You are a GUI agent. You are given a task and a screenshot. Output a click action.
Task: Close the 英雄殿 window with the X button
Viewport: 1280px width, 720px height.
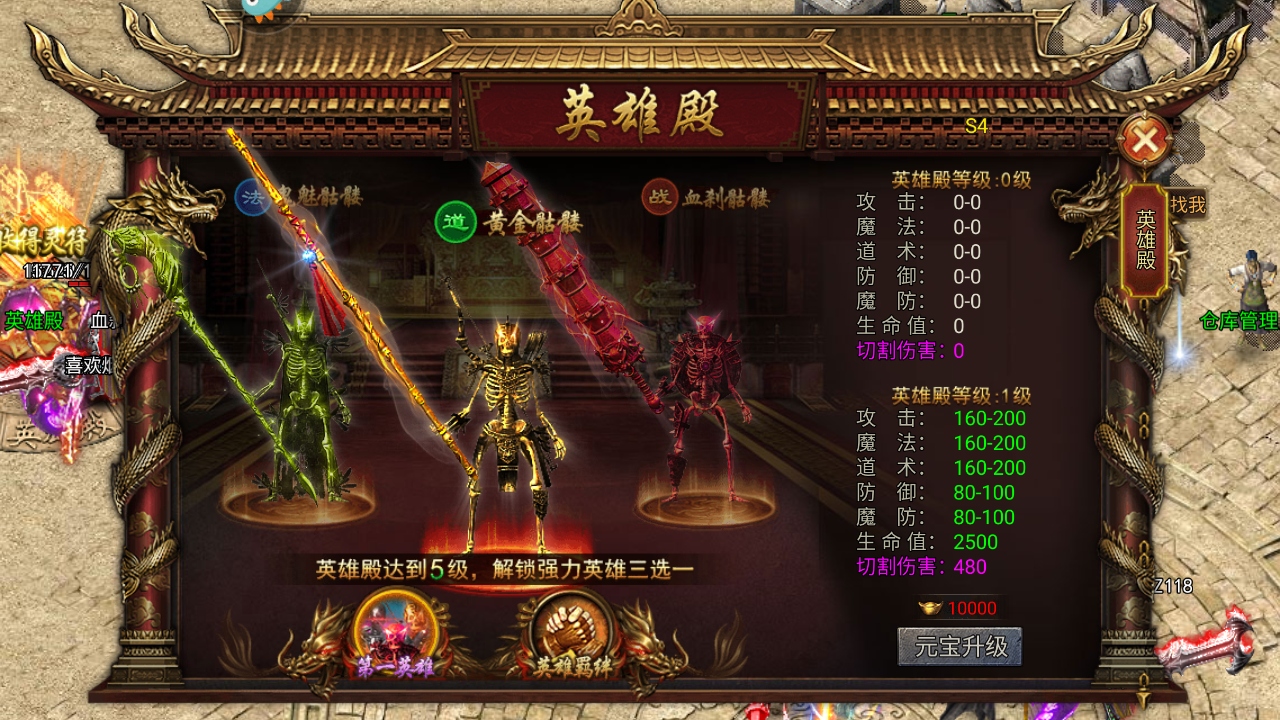1144,140
